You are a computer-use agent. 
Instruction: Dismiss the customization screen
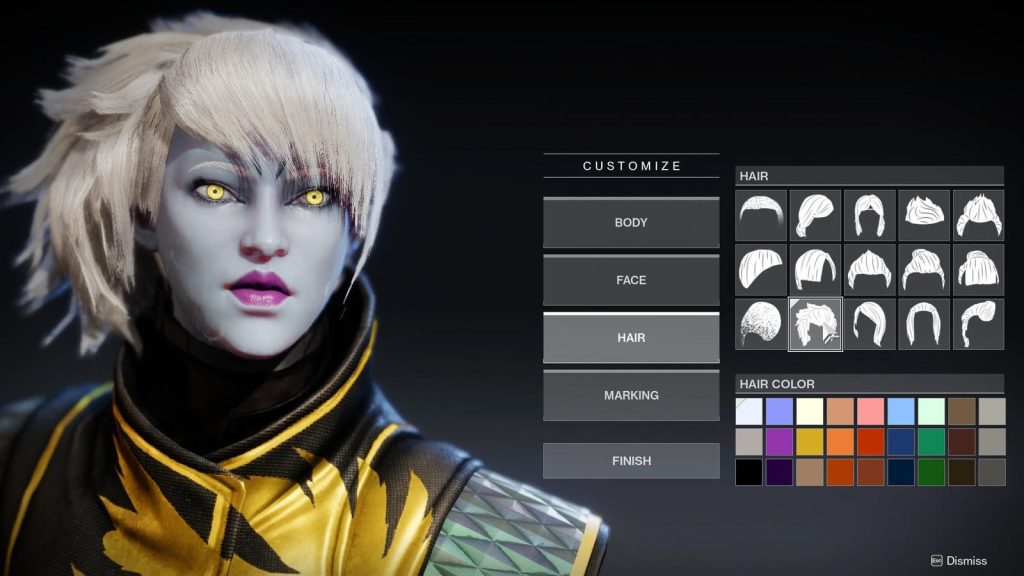pos(958,561)
